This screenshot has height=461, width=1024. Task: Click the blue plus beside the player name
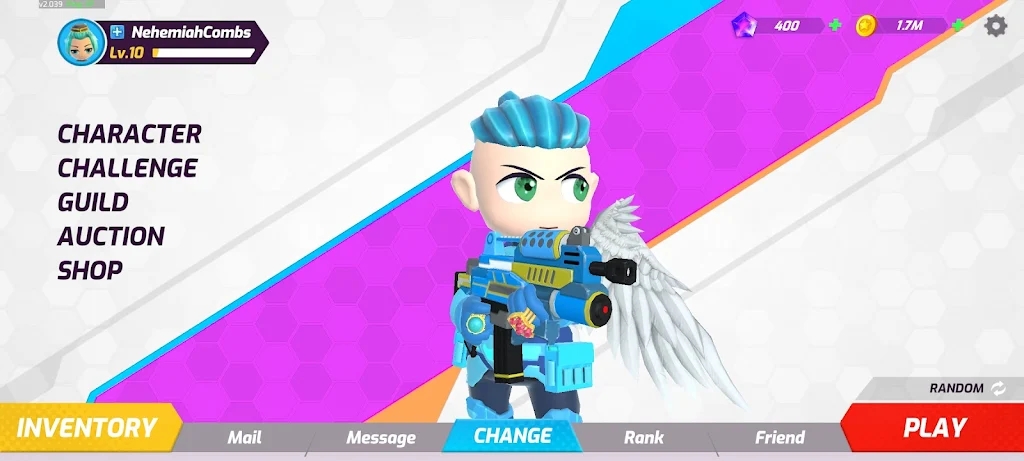118,32
